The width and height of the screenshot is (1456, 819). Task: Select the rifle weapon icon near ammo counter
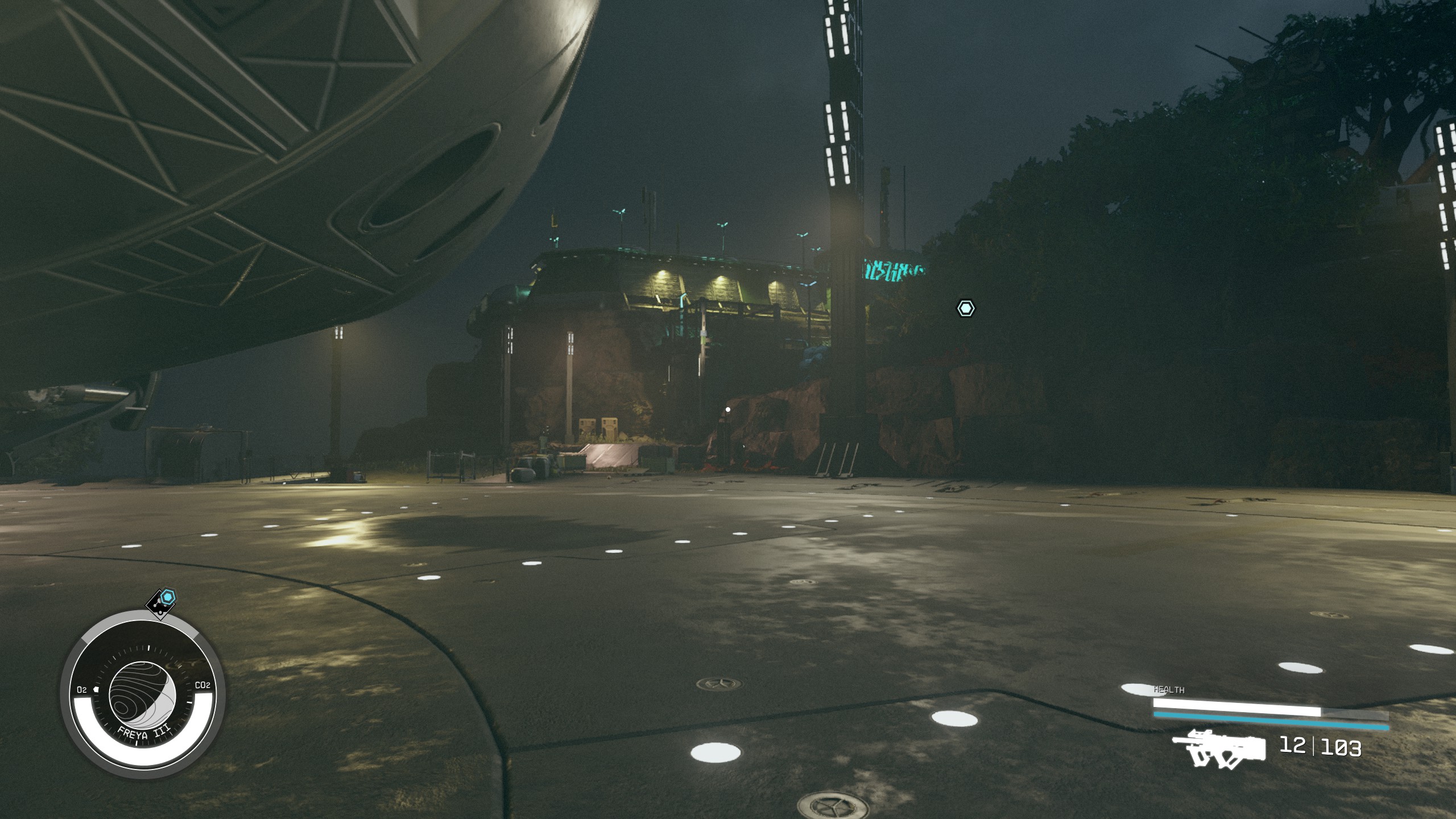[1221, 748]
